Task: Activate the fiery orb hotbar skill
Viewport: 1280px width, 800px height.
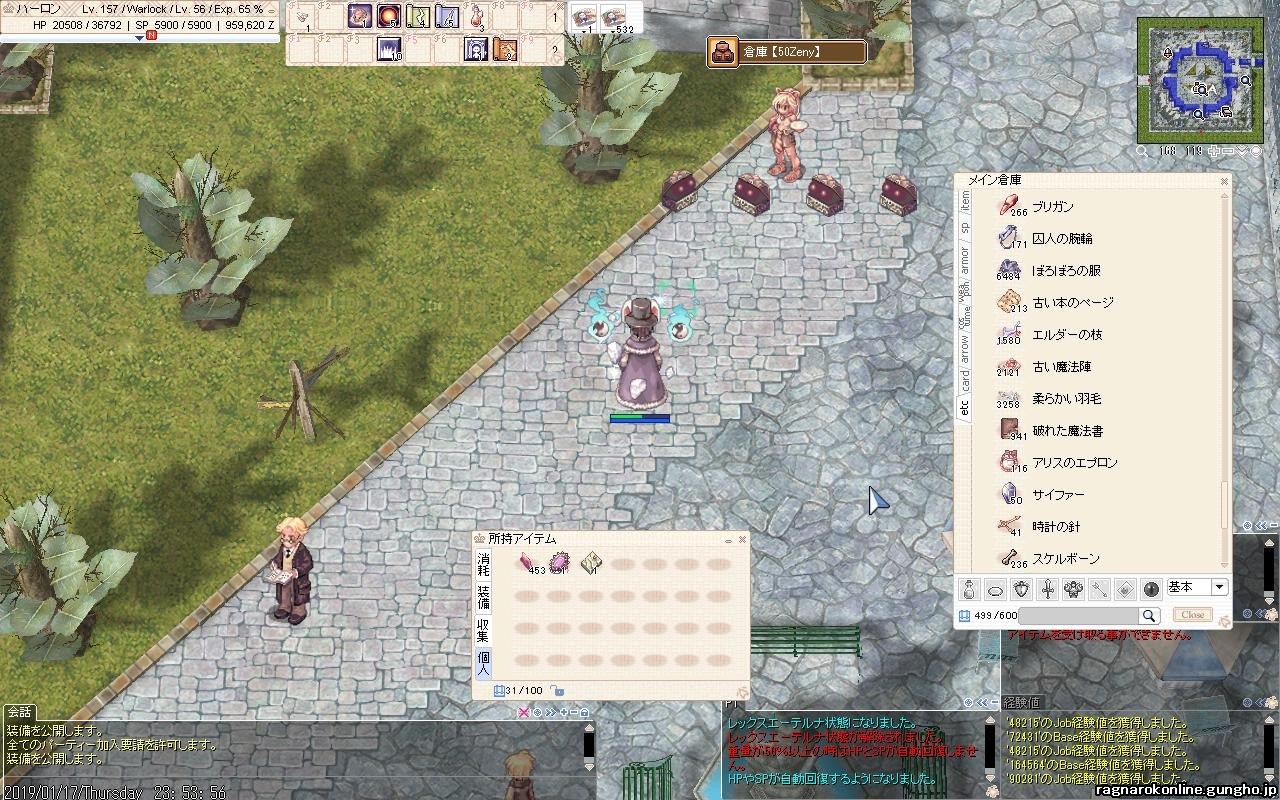Action: point(388,17)
